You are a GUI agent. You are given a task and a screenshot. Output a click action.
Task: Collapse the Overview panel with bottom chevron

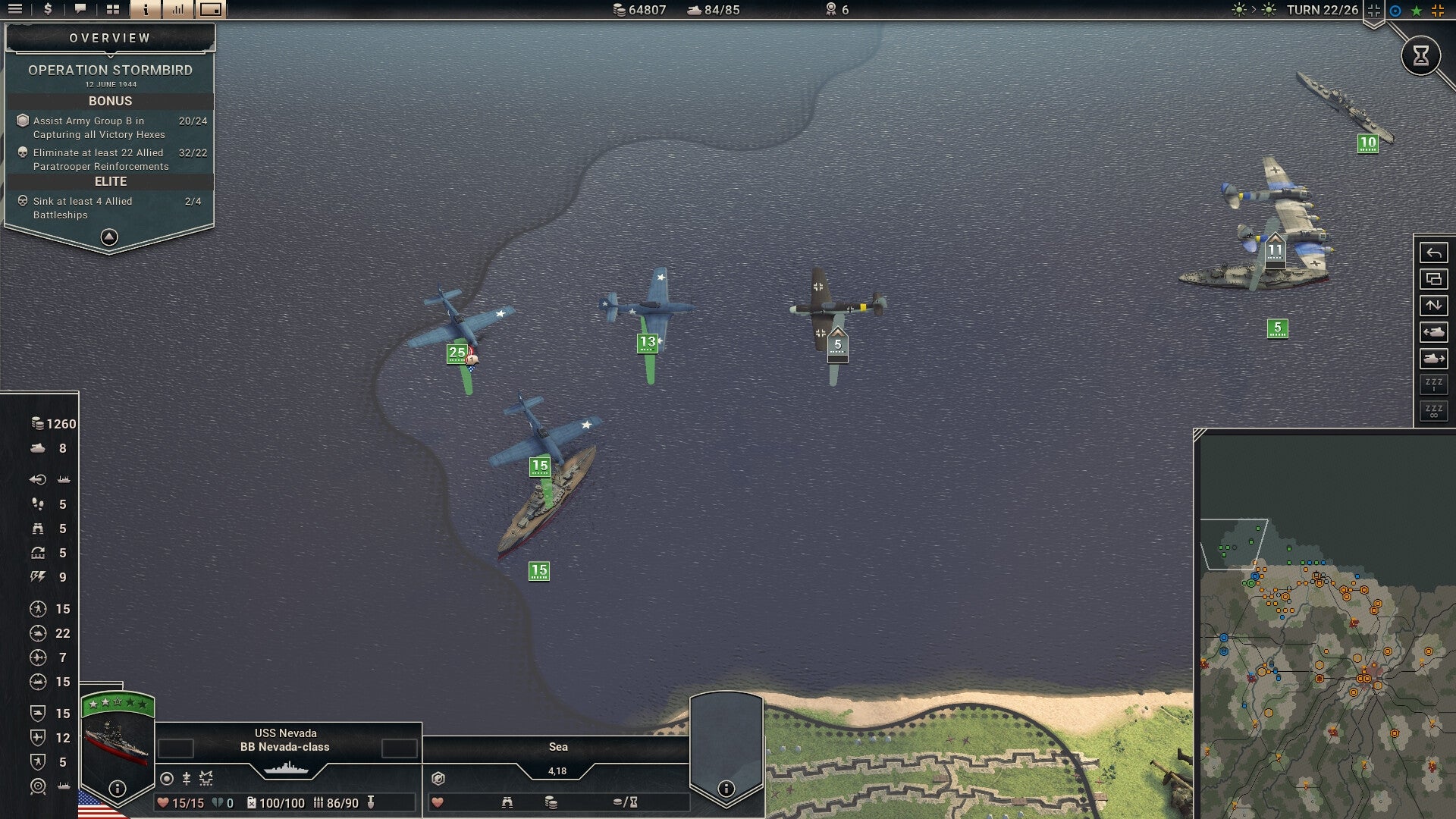click(x=109, y=237)
